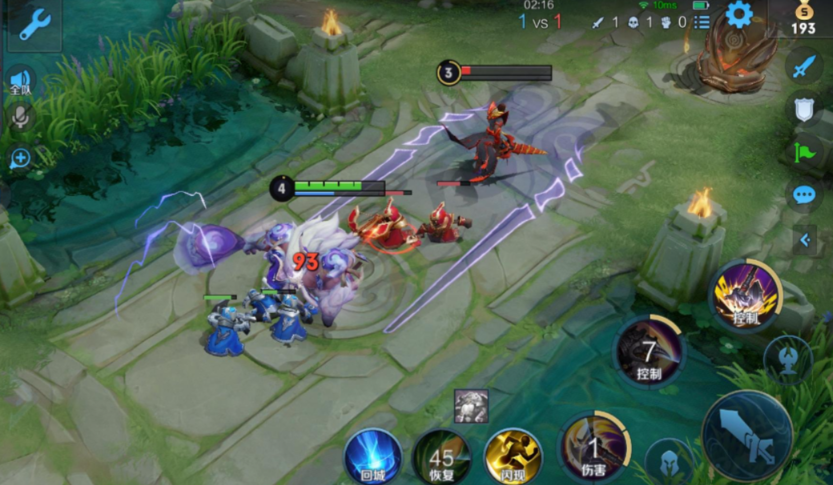Collapse the side panel with the arrow
Screen dimensions: 833x485
pos(804,239)
